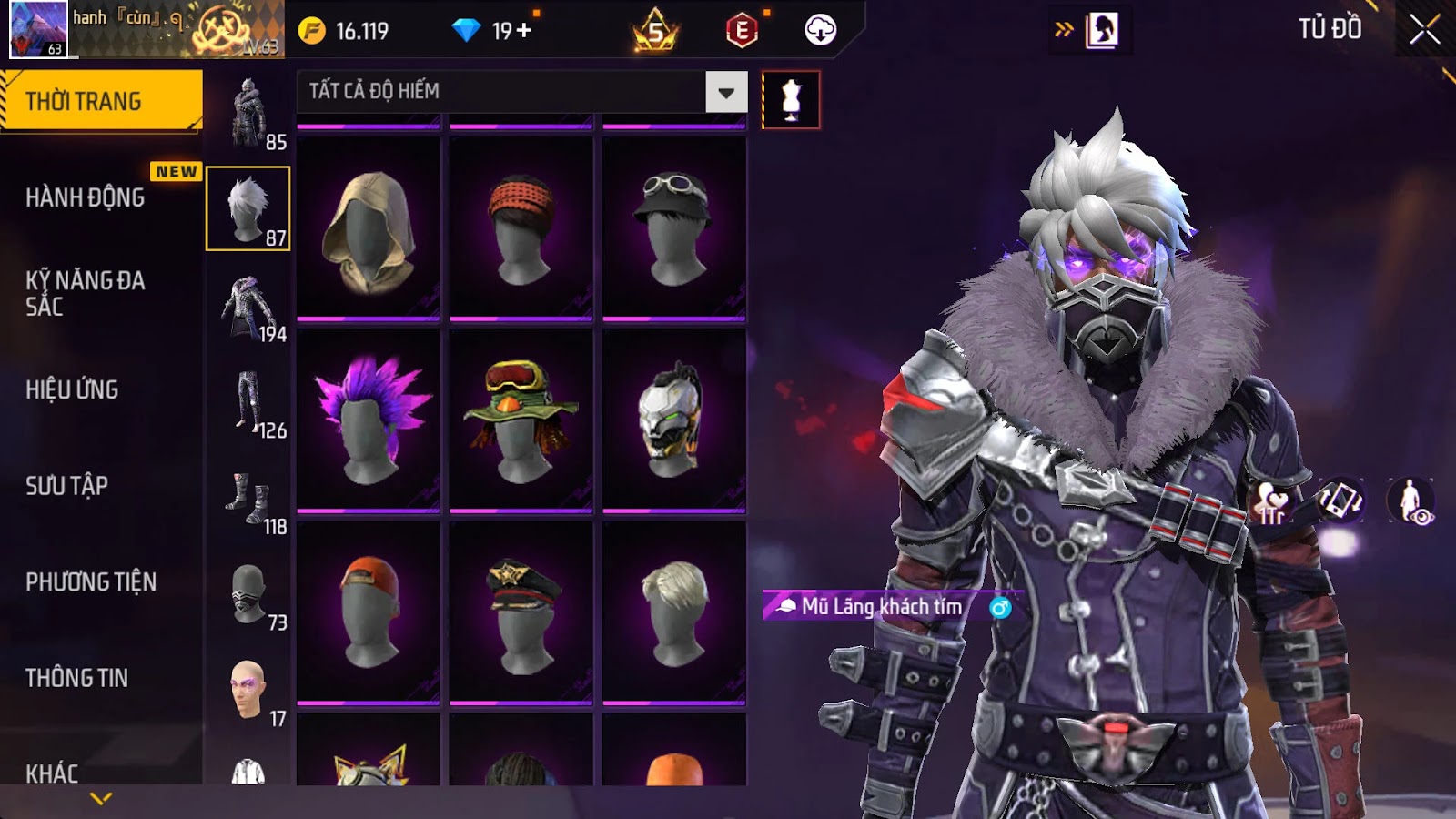Click the mannequin preview button
Viewport: 1456px width, 819px height.
(791, 100)
